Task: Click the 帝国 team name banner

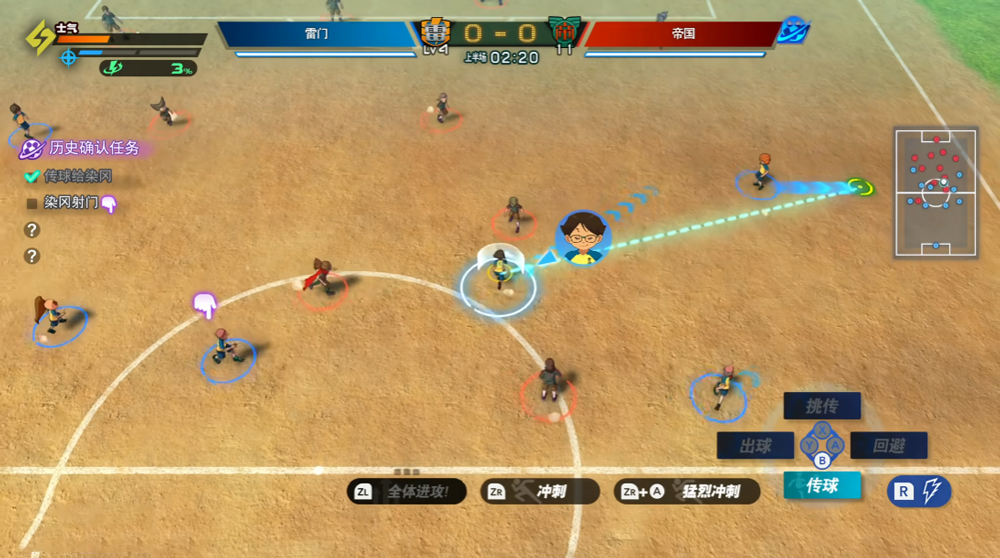Action: point(683,34)
